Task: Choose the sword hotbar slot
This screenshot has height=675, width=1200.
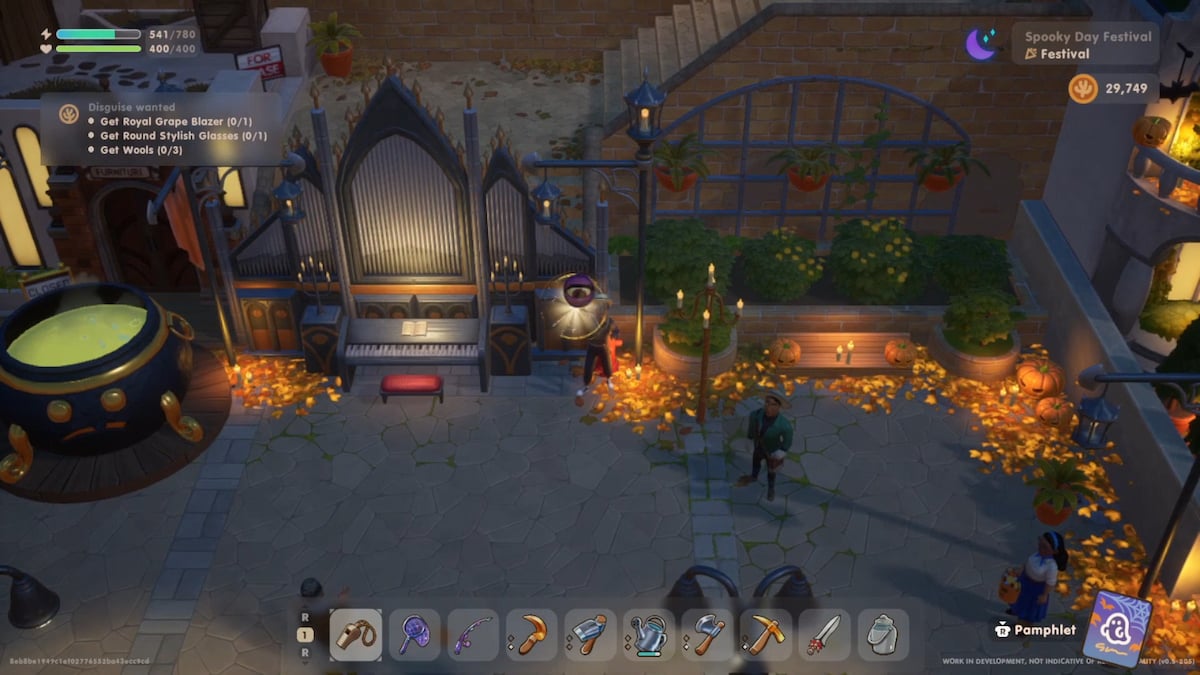Action: [825, 635]
